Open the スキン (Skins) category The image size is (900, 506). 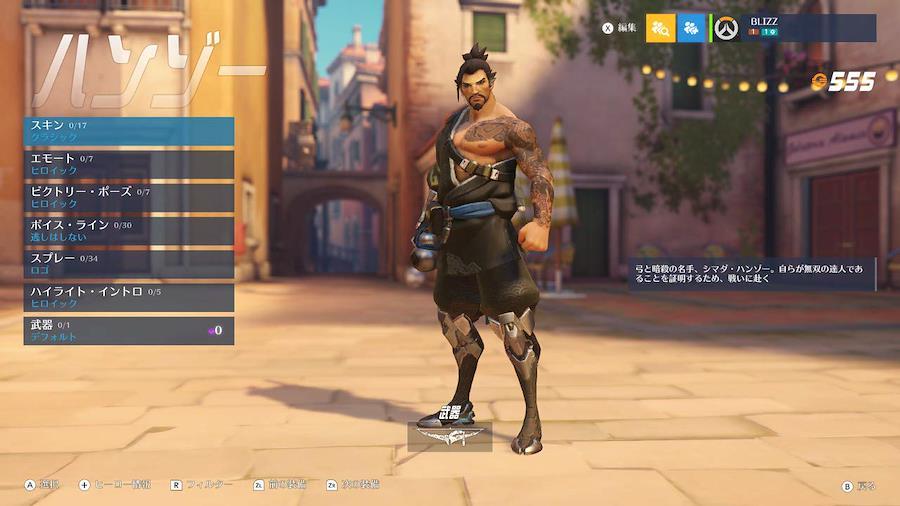(x=129, y=131)
